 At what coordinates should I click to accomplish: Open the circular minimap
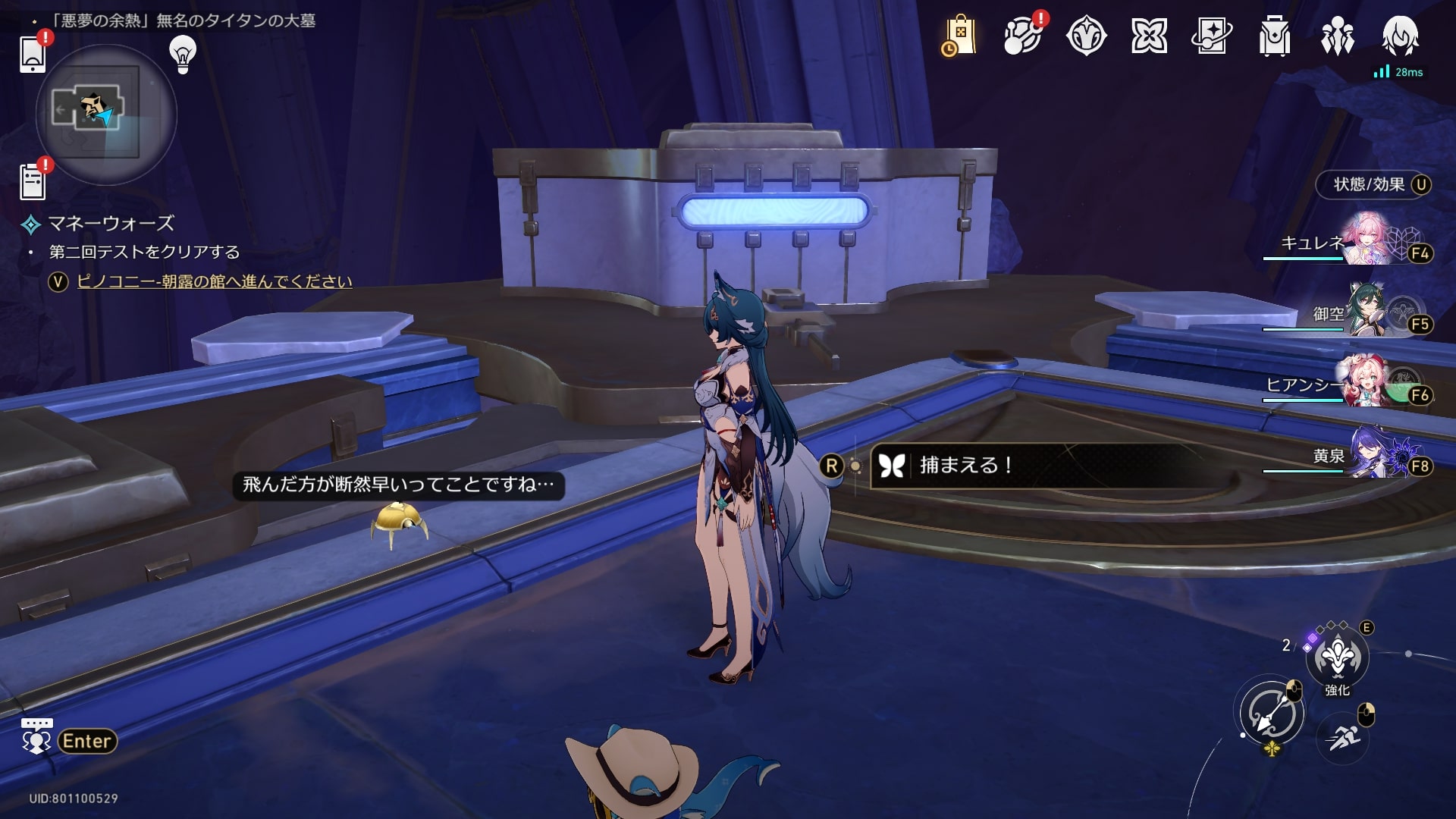pyautogui.click(x=106, y=115)
